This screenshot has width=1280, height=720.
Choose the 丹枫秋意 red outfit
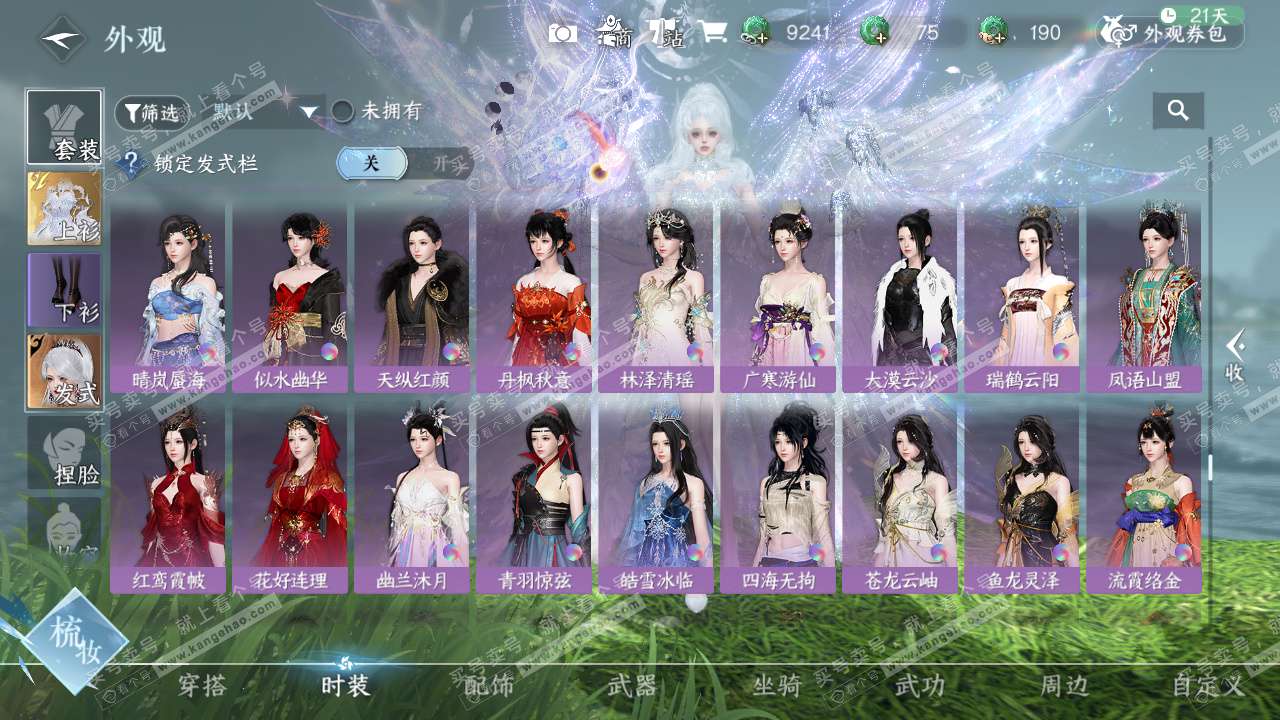point(534,297)
